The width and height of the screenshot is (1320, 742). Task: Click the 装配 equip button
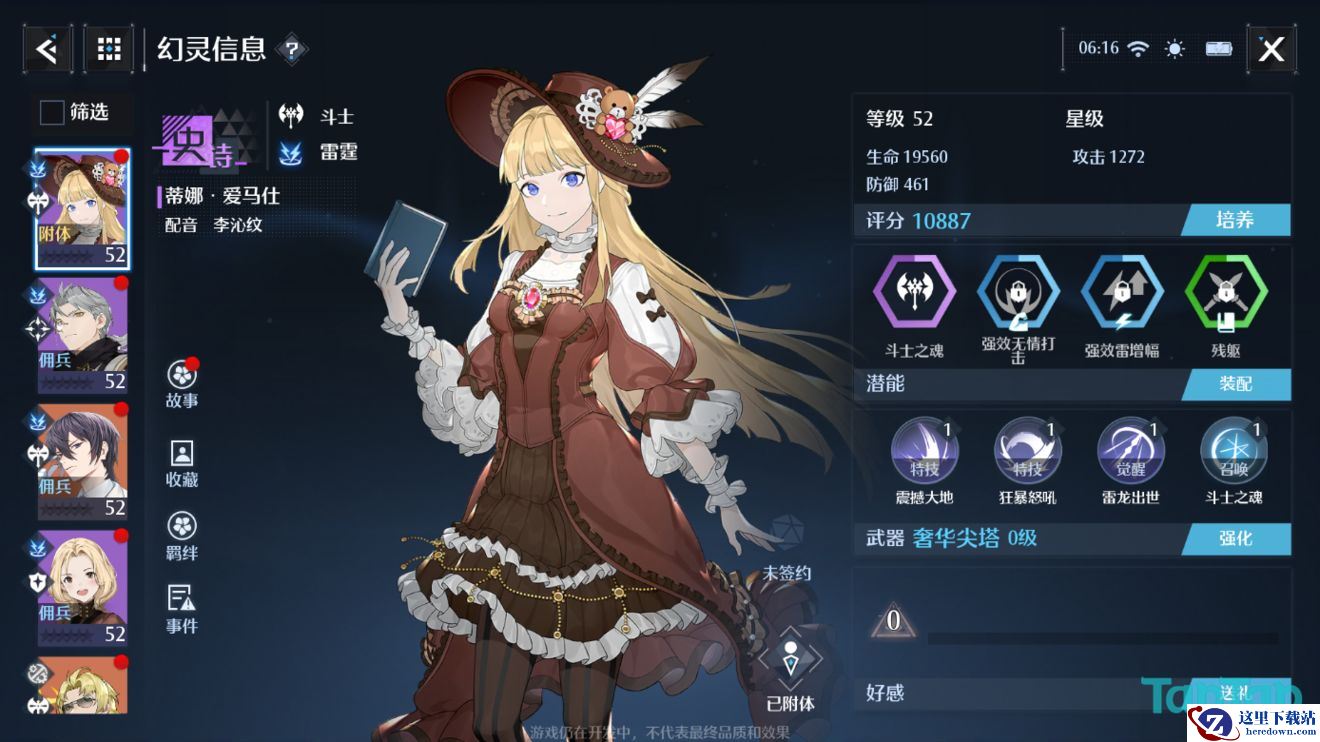1236,384
